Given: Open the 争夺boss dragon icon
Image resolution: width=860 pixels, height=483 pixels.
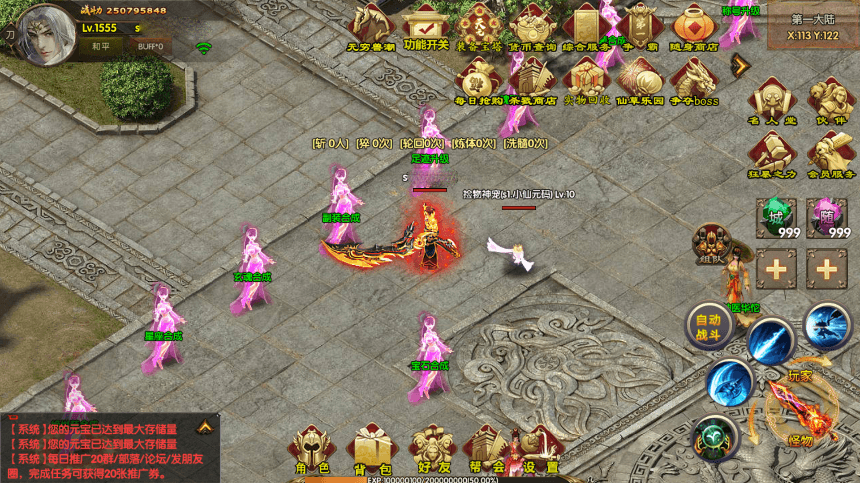Looking at the screenshot, I should coord(693,80).
